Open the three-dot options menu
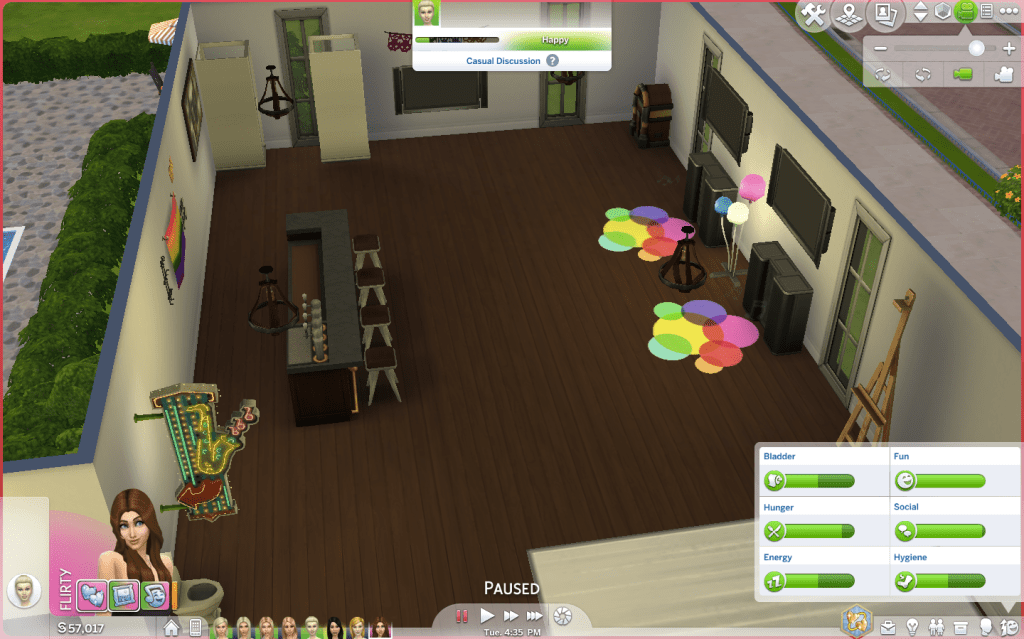This screenshot has width=1024, height=639. 1007,12
